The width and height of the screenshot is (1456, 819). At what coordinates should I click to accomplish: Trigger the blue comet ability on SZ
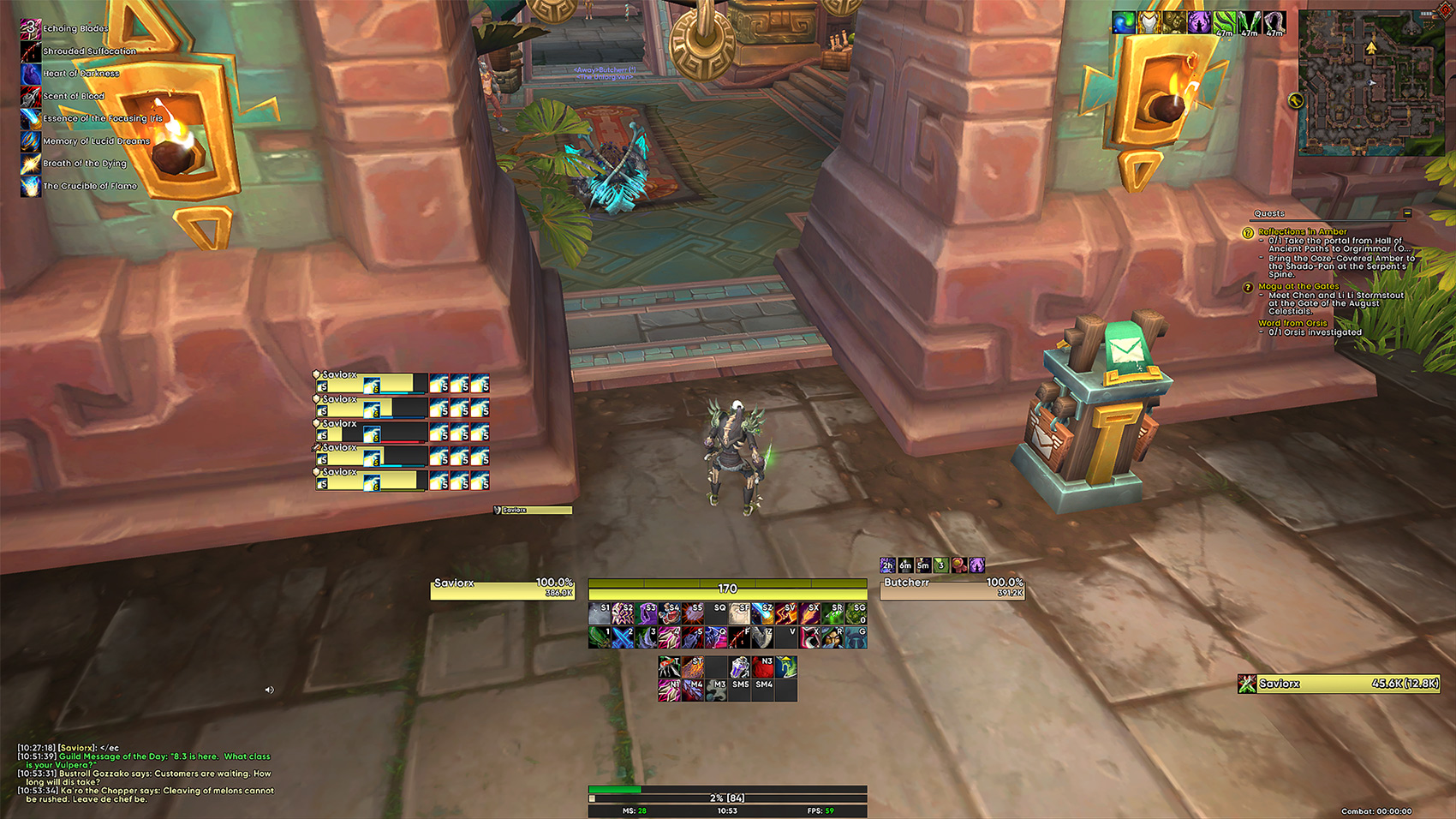tap(762, 613)
